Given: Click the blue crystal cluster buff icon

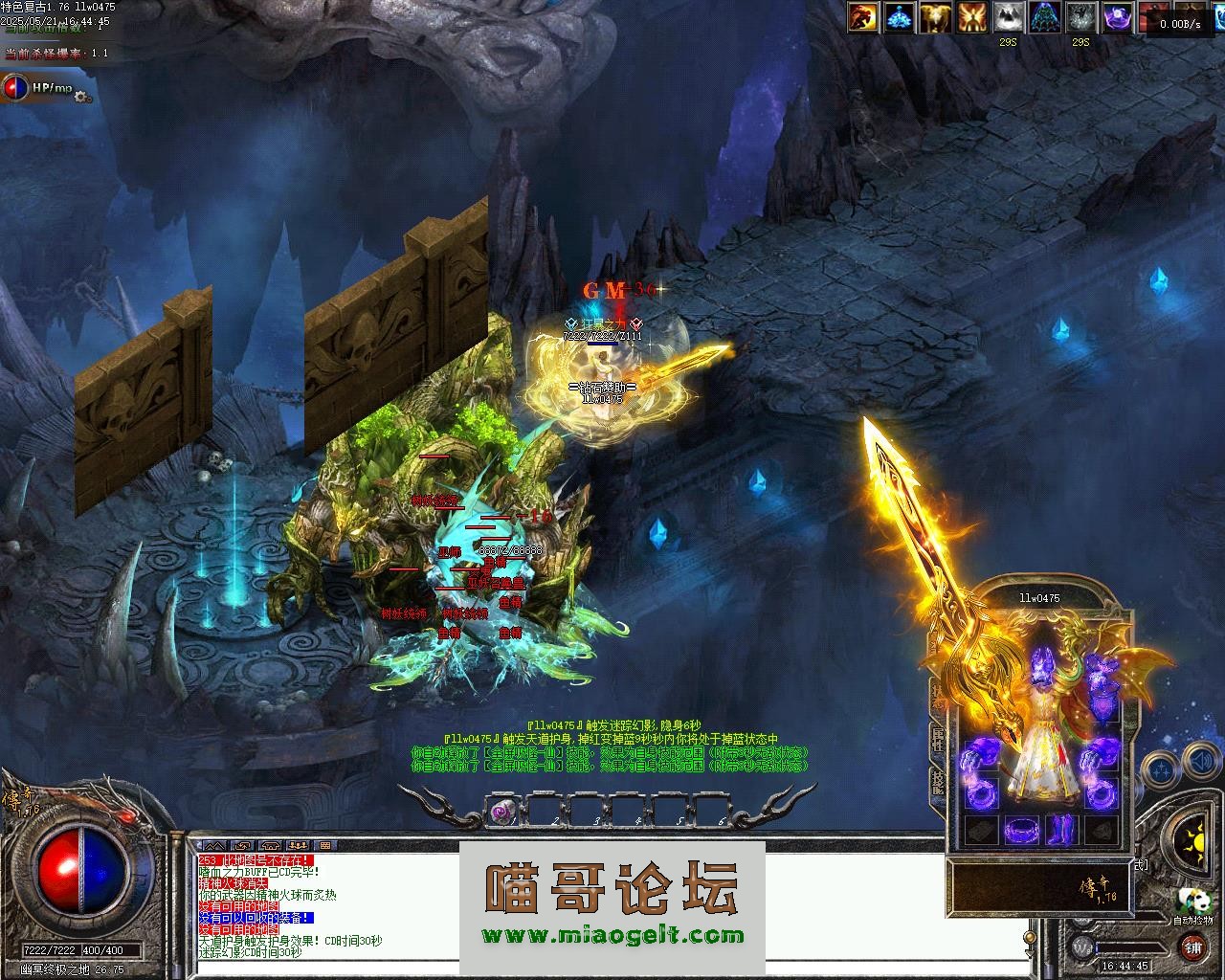Looking at the screenshot, I should (899, 17).
